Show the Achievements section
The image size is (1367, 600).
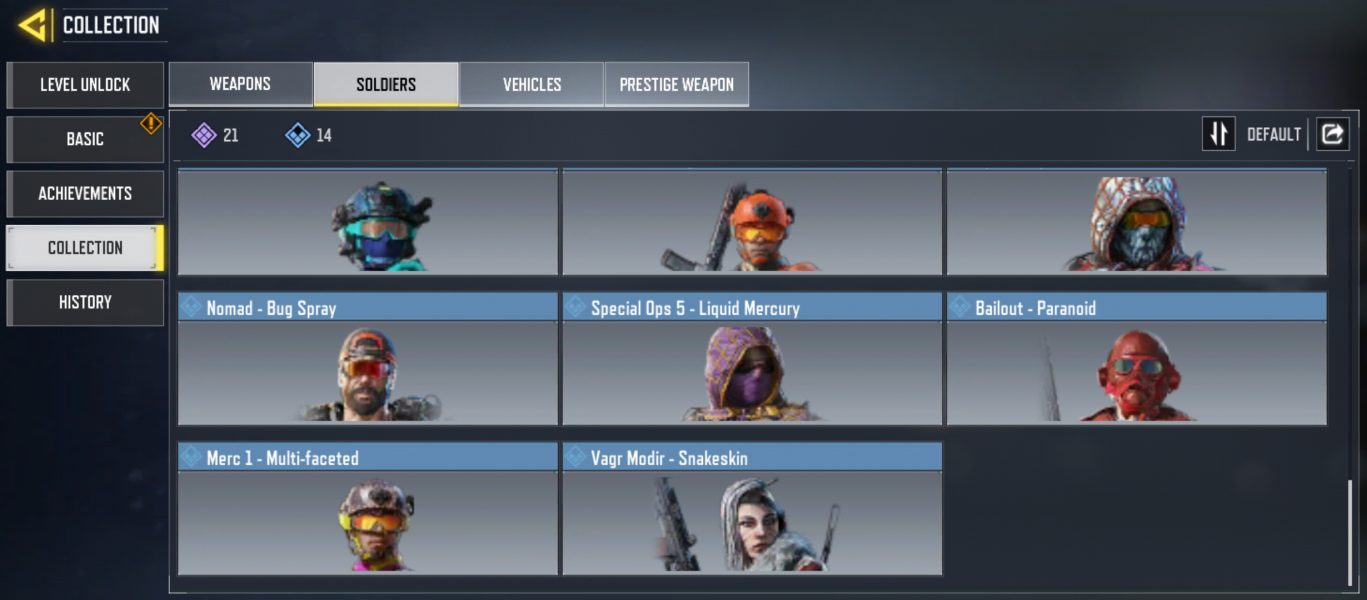[85, 193]
